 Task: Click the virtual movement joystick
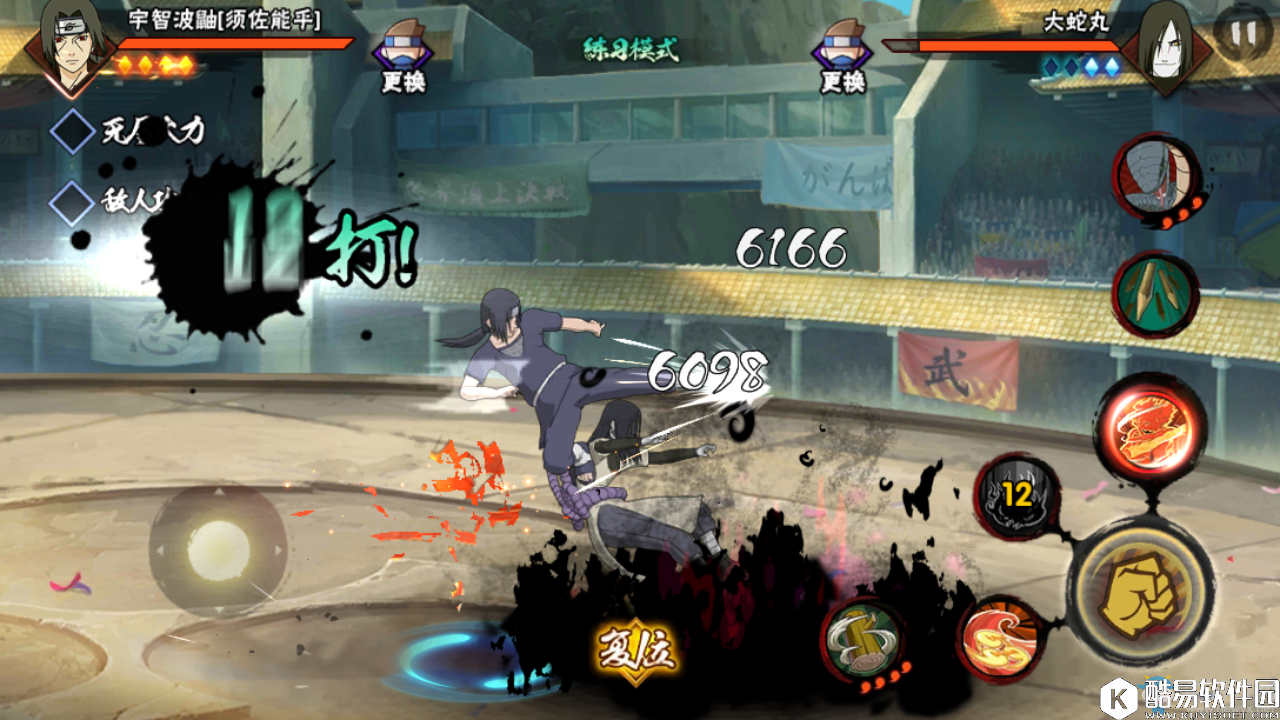click(218, 547)
